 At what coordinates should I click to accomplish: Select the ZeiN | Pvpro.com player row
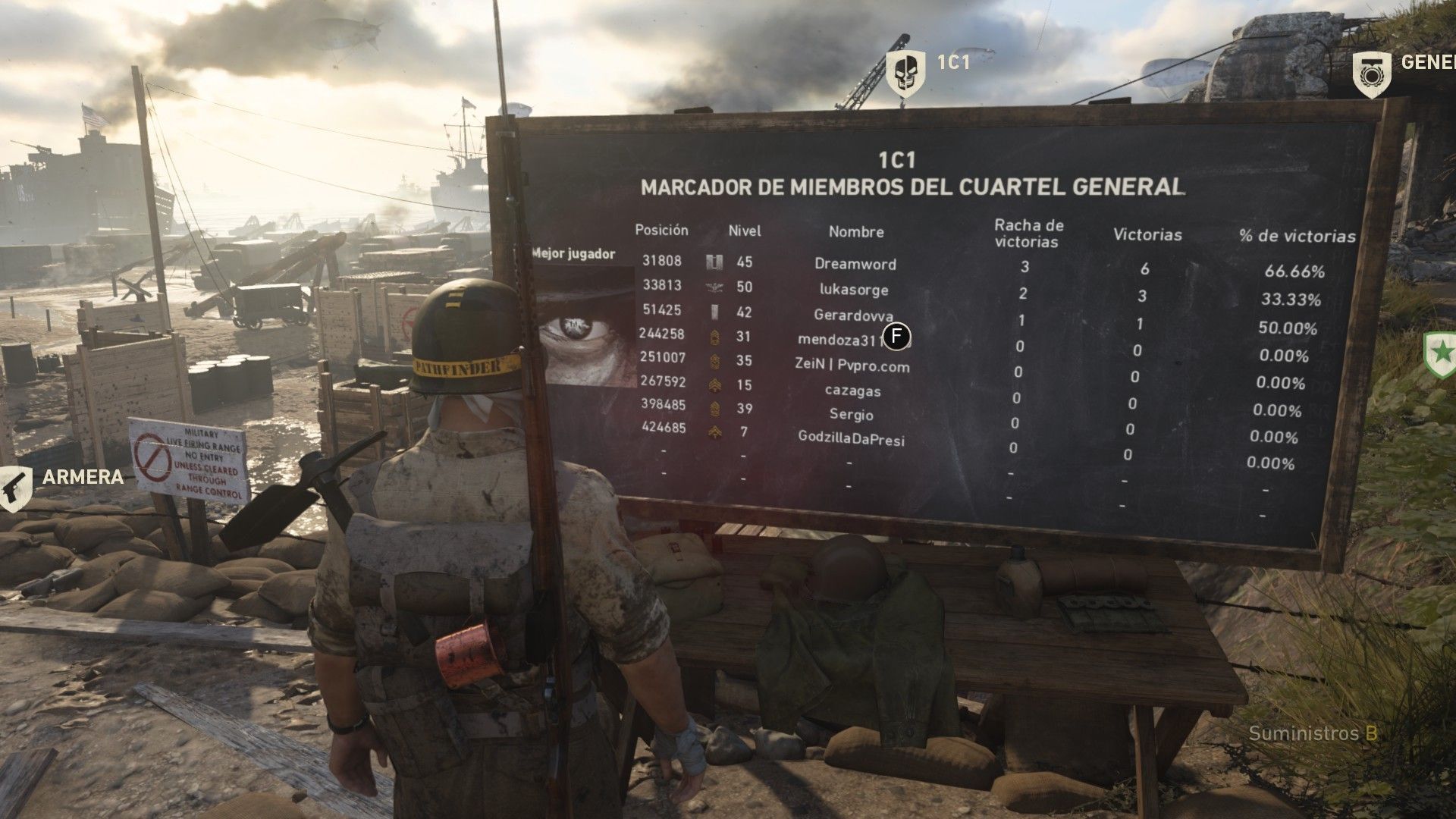point(852,366)
